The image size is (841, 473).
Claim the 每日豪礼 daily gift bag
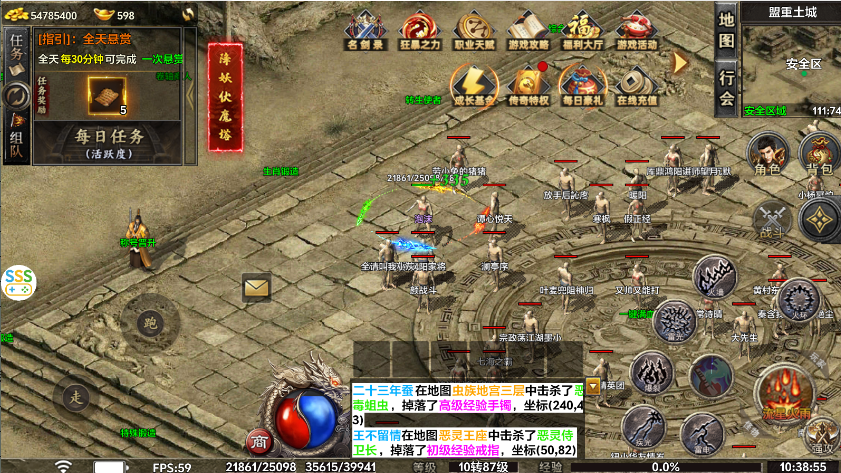tap(582, 84)
